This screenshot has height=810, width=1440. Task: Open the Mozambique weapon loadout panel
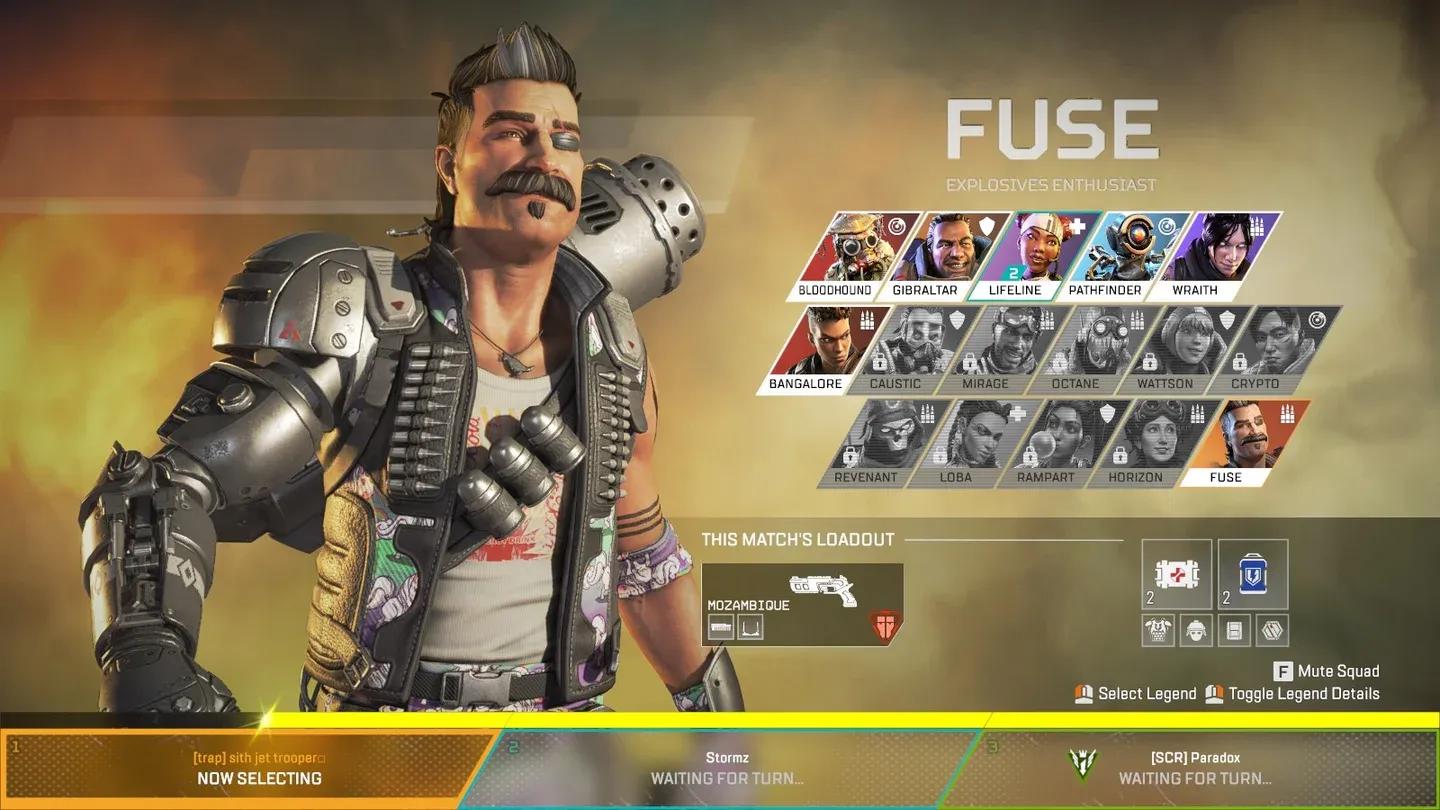[x=800, y=600]
